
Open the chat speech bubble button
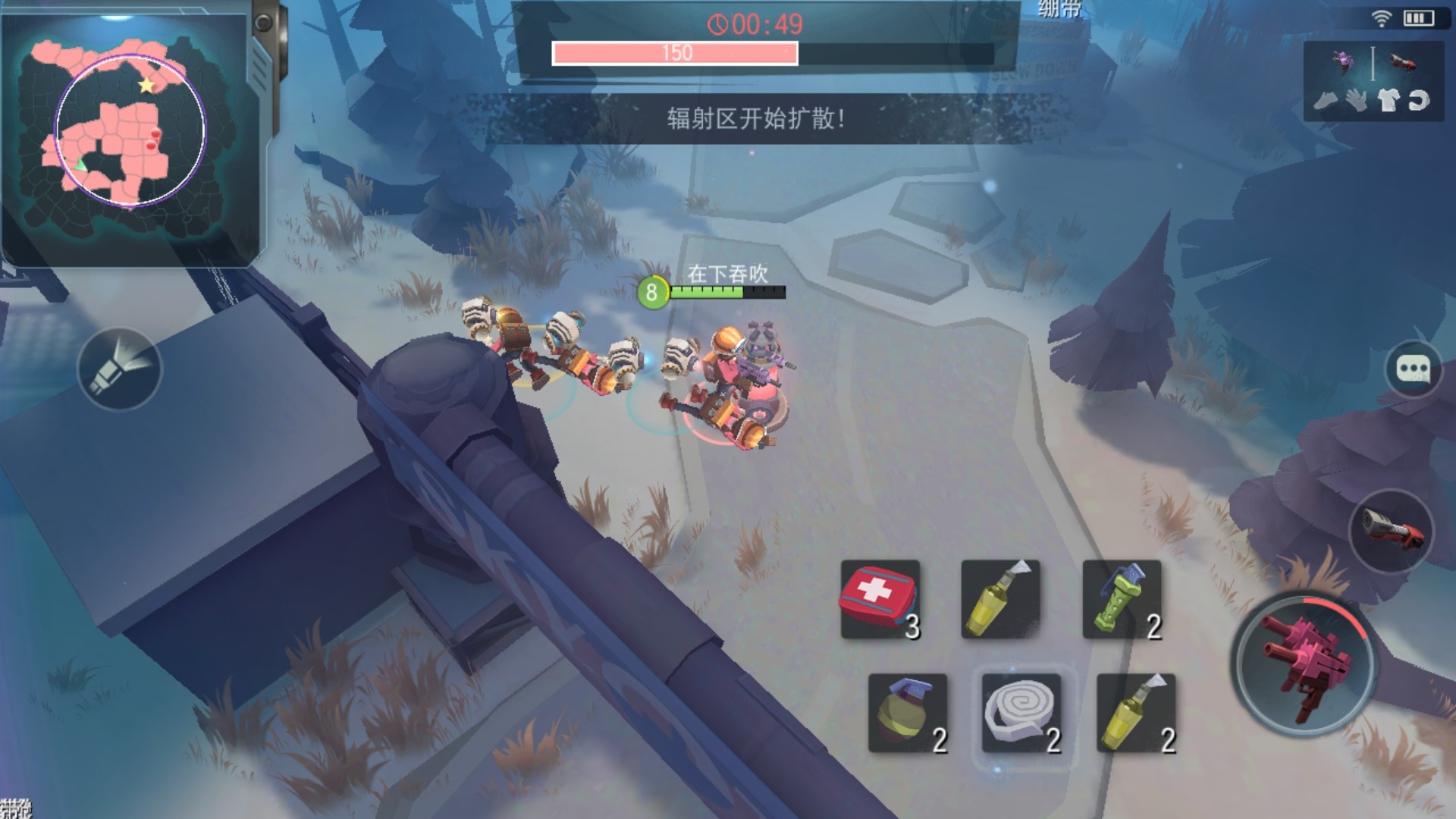coord(1413,369)
